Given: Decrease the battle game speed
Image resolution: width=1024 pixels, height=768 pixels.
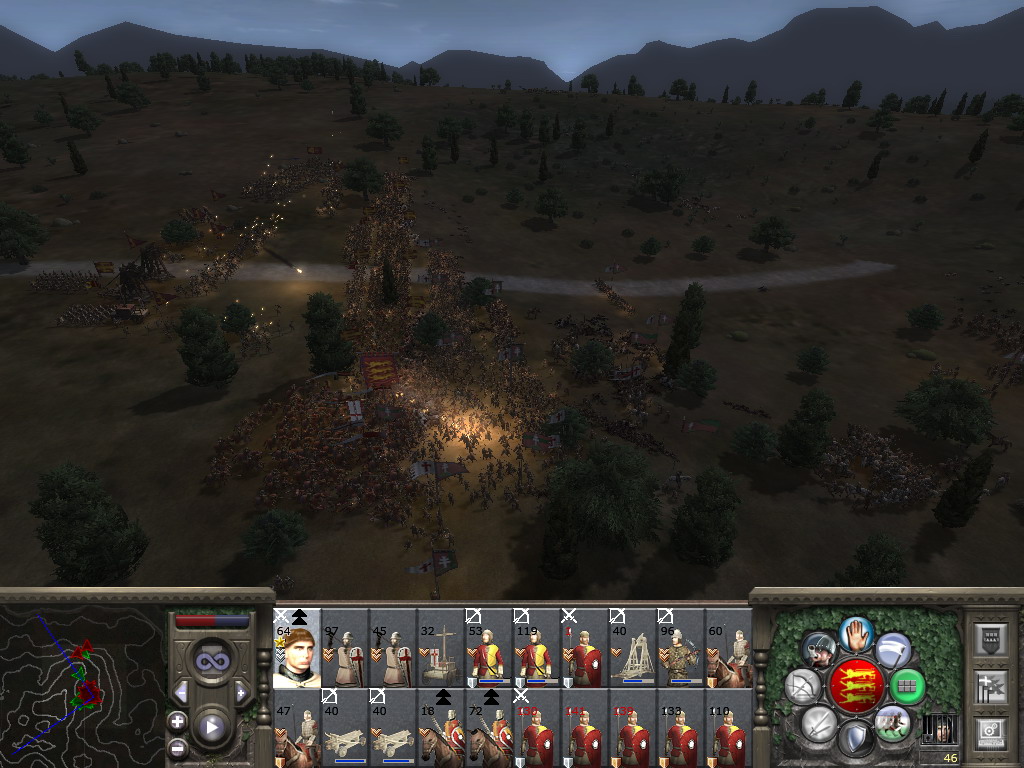Looking at the screenshot, I should point(181,693).
